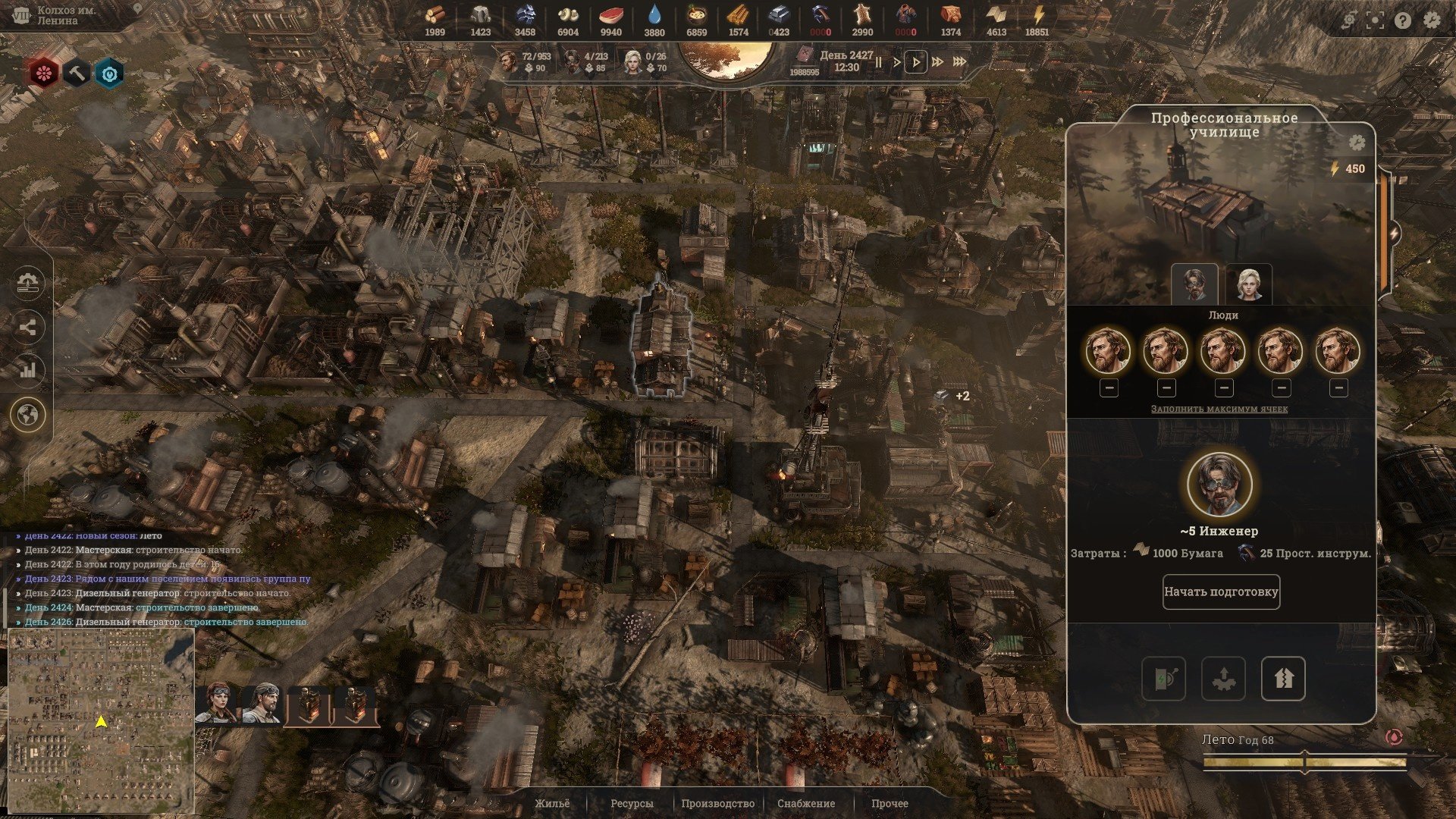Open the help question mark
1456x819 pixels.
[x=1403, y=20]
